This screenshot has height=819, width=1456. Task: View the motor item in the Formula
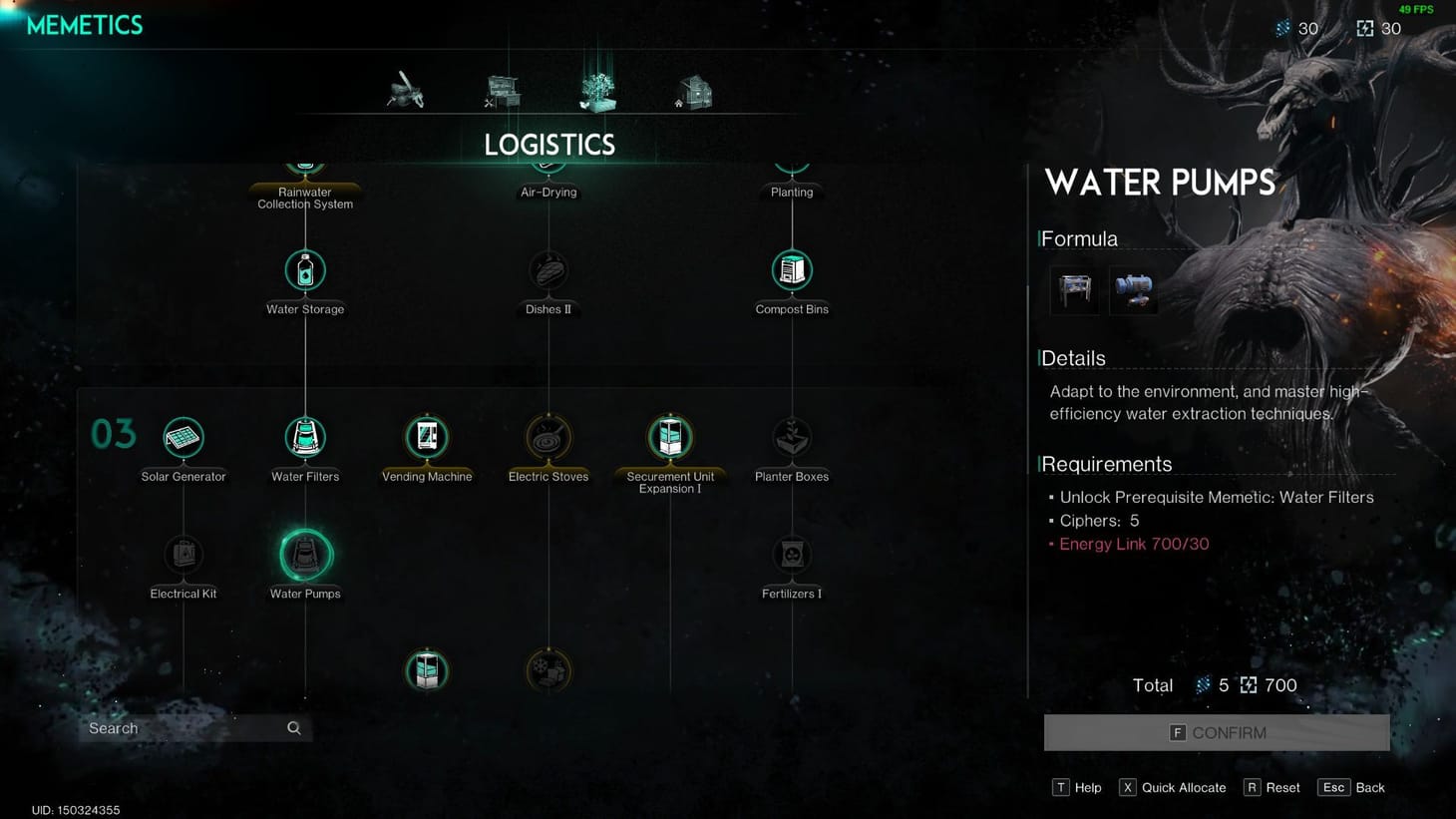point(1133,288)
